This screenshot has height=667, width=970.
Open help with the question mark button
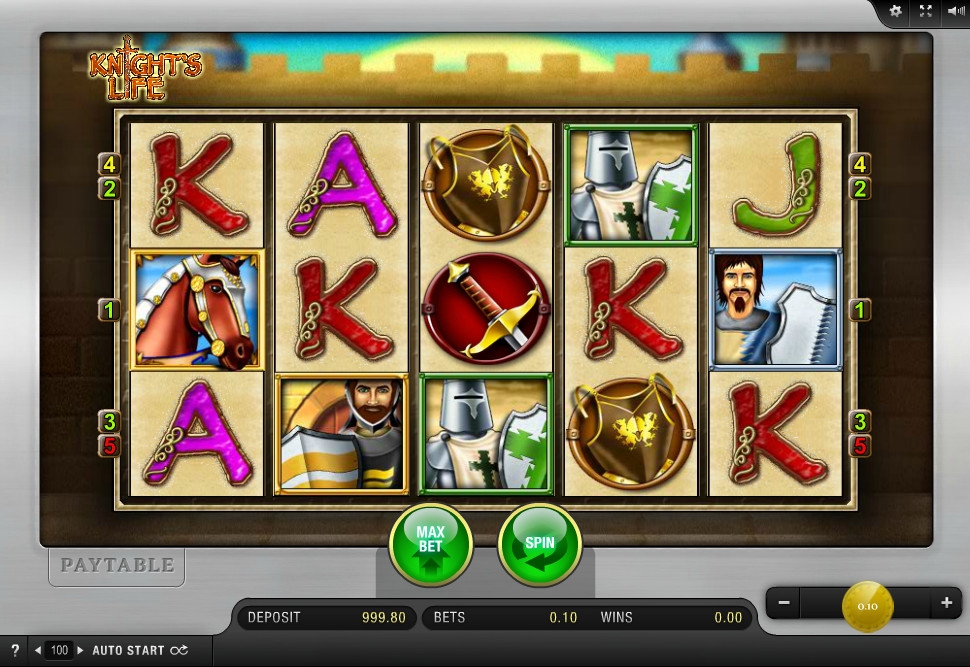click(x=15, y=650)
